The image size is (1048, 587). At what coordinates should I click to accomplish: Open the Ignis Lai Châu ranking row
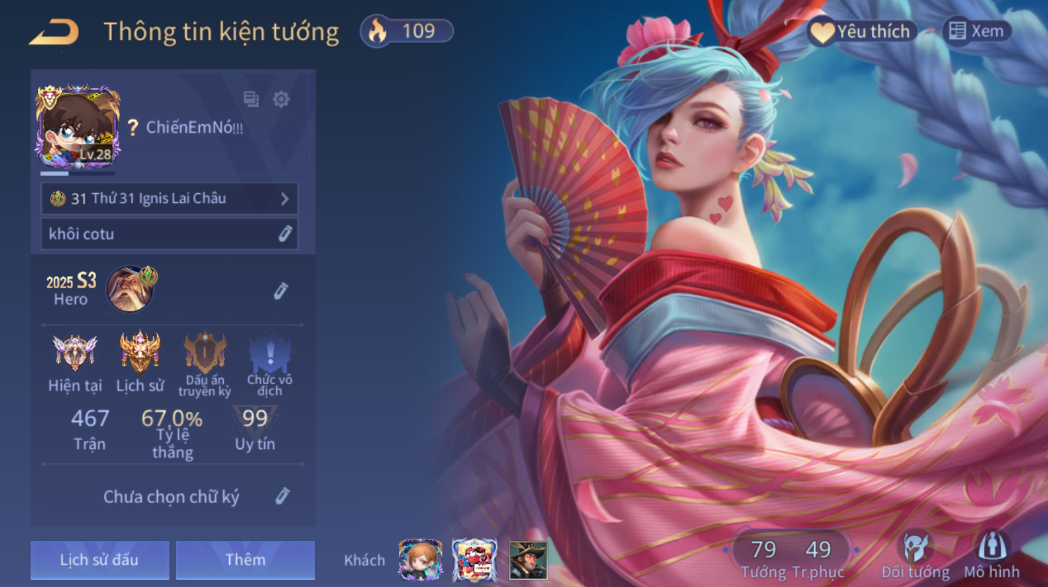[169, 199]
